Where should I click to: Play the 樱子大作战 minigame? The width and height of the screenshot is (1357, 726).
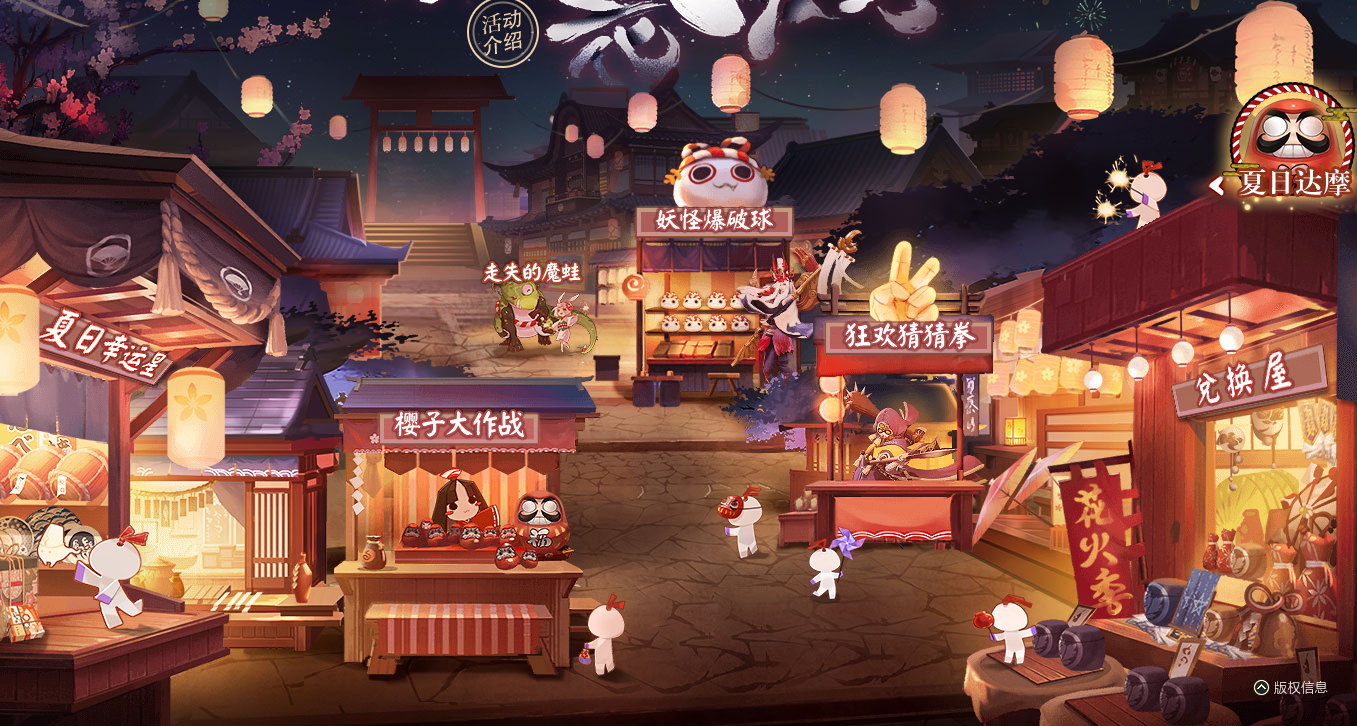(457, 425)
